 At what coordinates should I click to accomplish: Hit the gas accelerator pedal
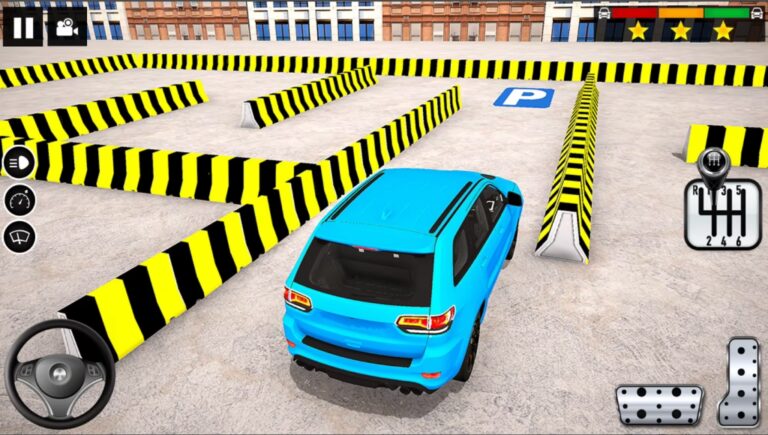pos(739,381)
